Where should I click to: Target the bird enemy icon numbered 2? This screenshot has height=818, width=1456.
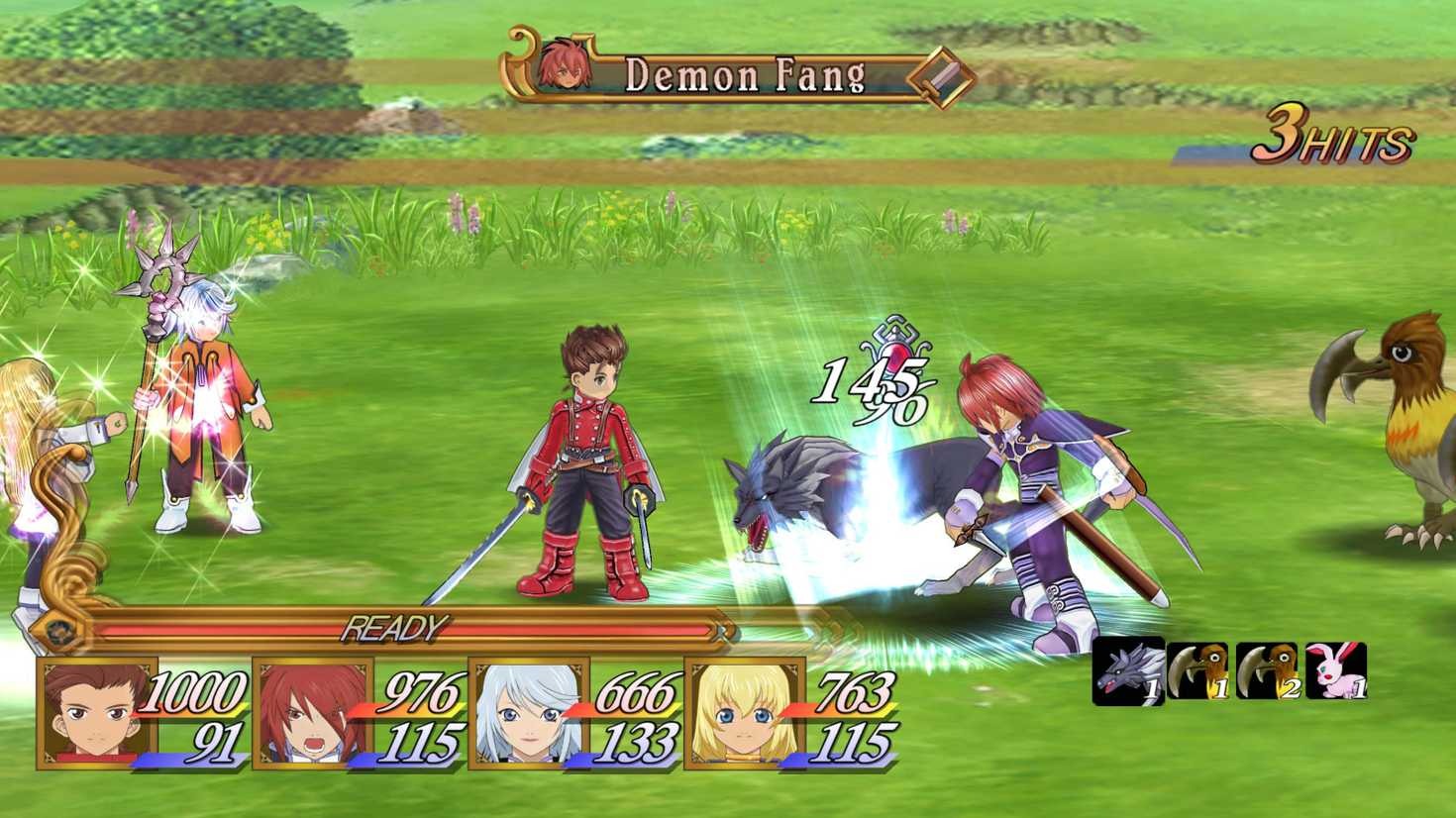(x=1267, y=671)
